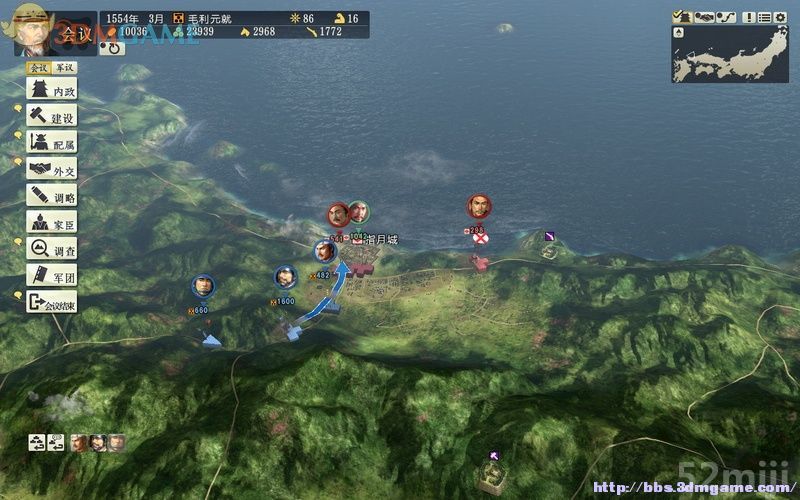Select the 建设 construction command
The width and height of the screenshot is (800, 500).
click(x=52, y=118)
